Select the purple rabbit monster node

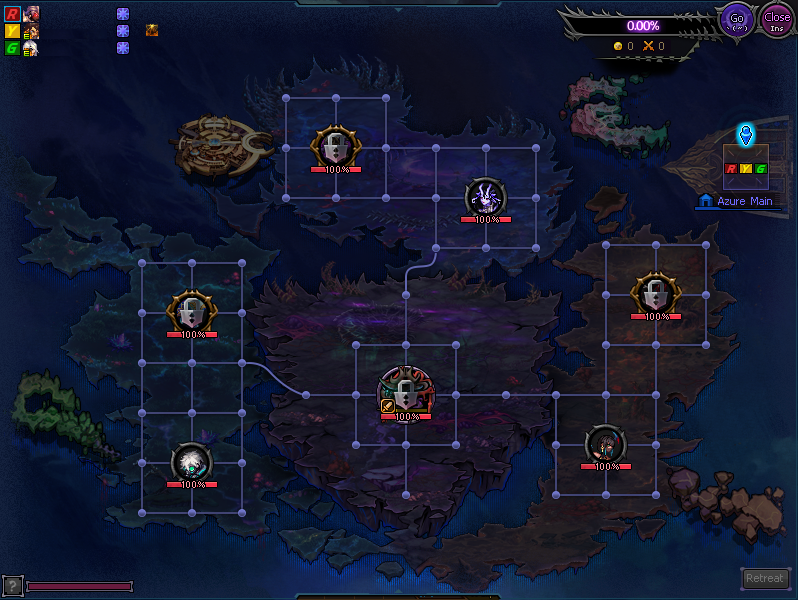point(486,197)
